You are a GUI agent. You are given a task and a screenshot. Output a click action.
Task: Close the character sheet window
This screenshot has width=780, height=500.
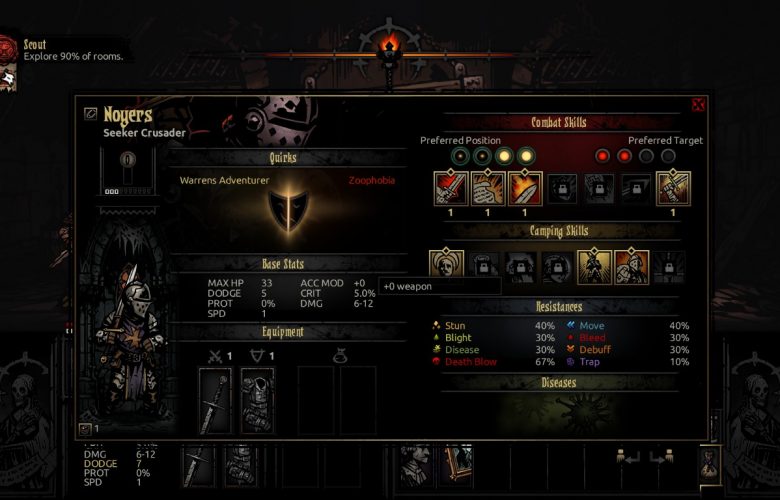pyautogui.click(x=698, y=104)
